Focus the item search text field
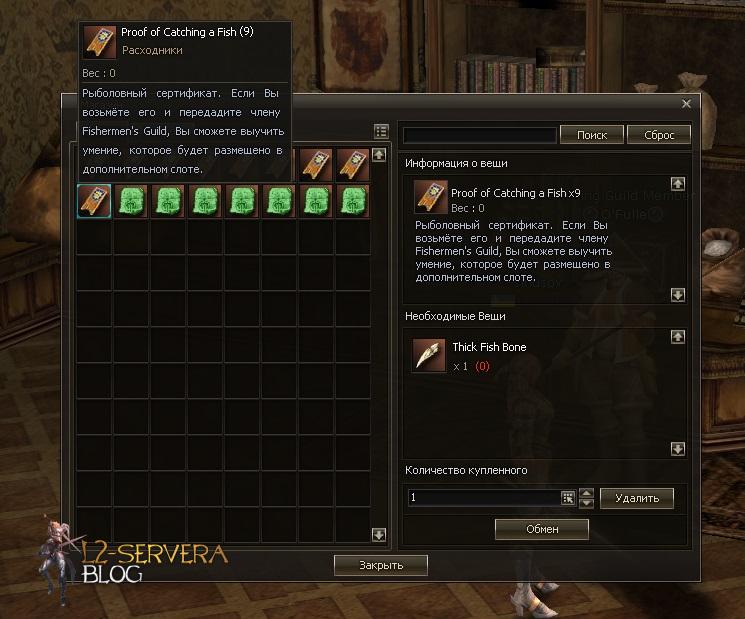Viewport: 745px width, 619px height. pos(479,135)
